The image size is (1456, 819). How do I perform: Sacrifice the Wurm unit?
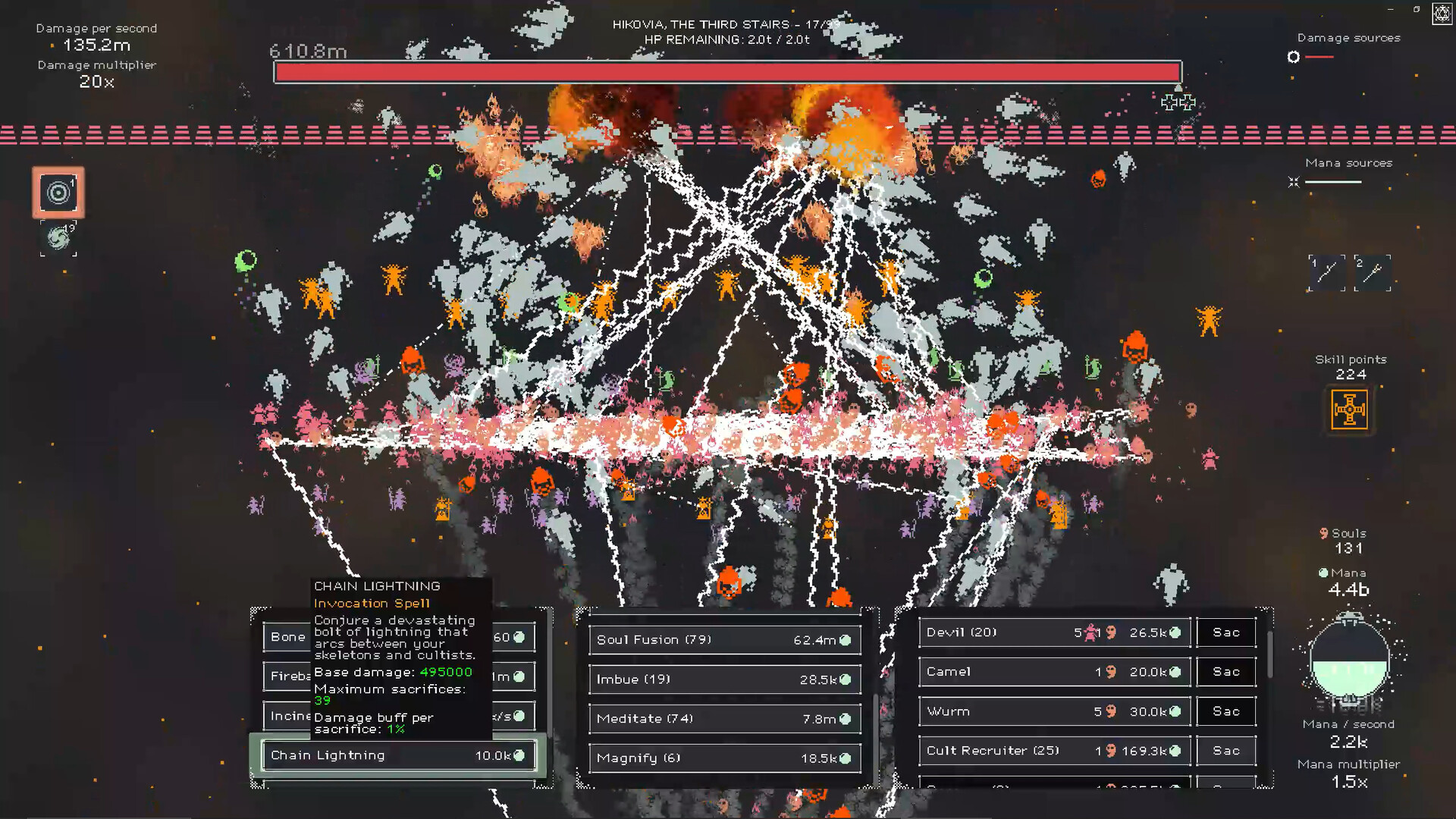click(x=1225, y=711)
